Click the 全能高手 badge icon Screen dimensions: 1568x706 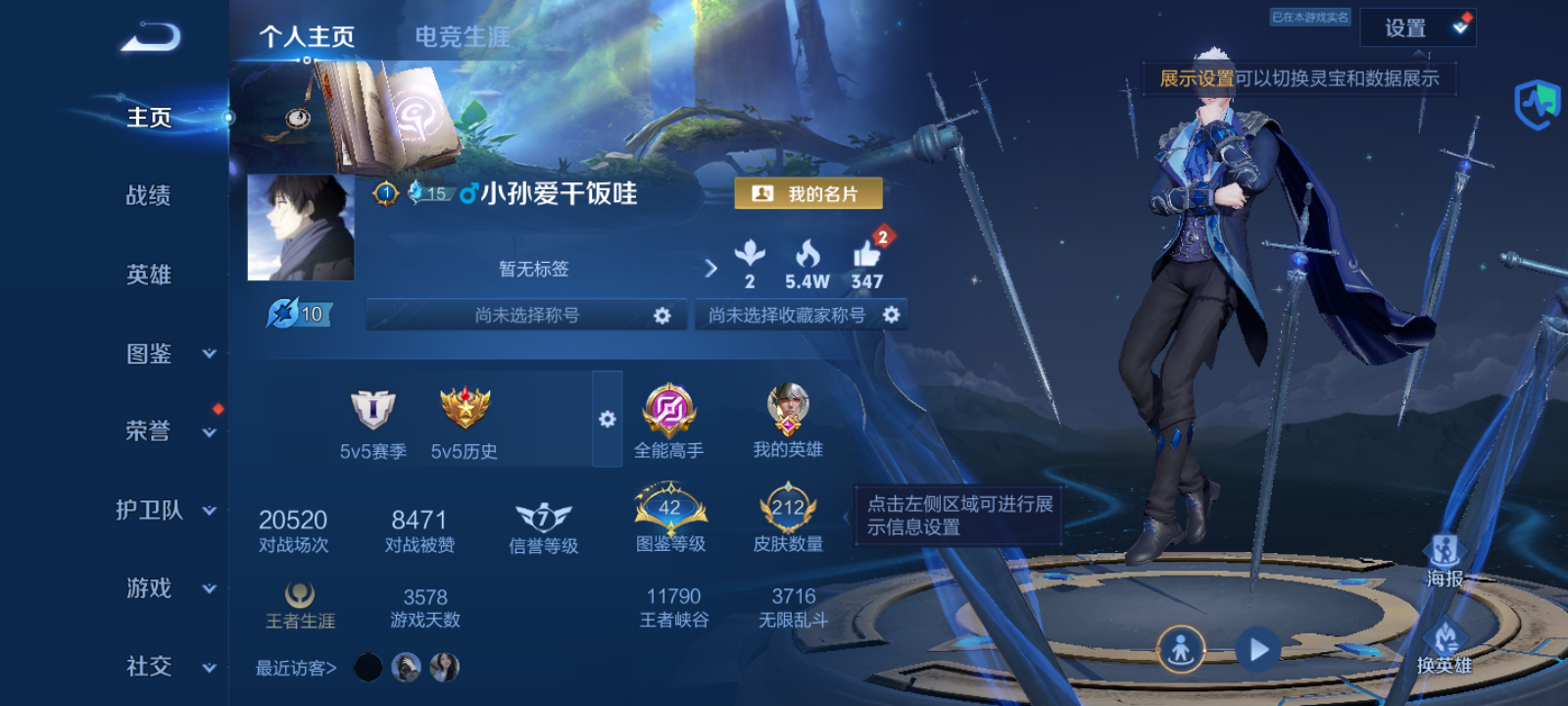coord(670,412)
